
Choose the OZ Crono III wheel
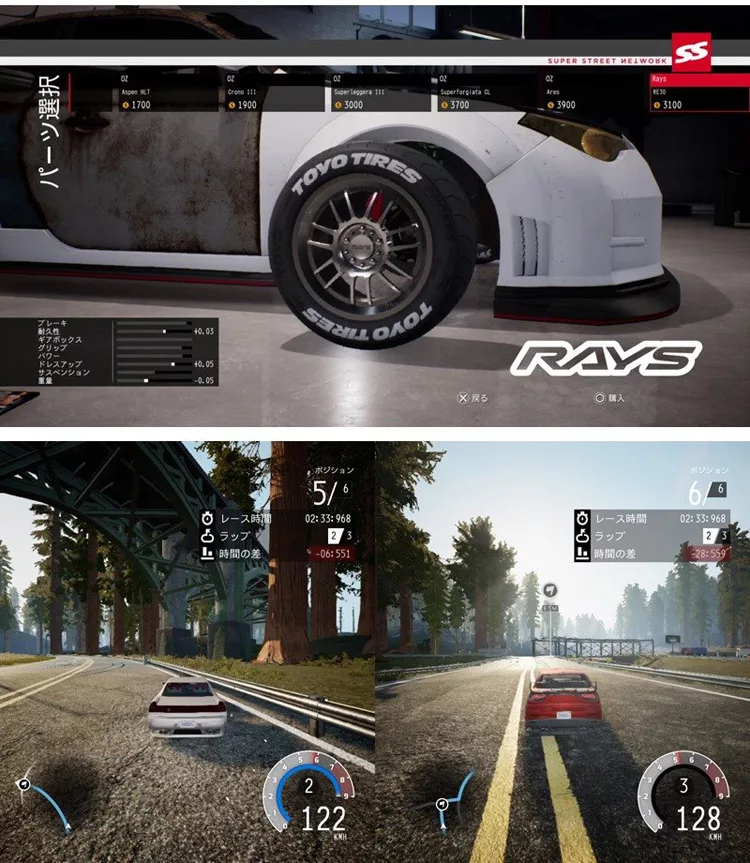(272, 91)
